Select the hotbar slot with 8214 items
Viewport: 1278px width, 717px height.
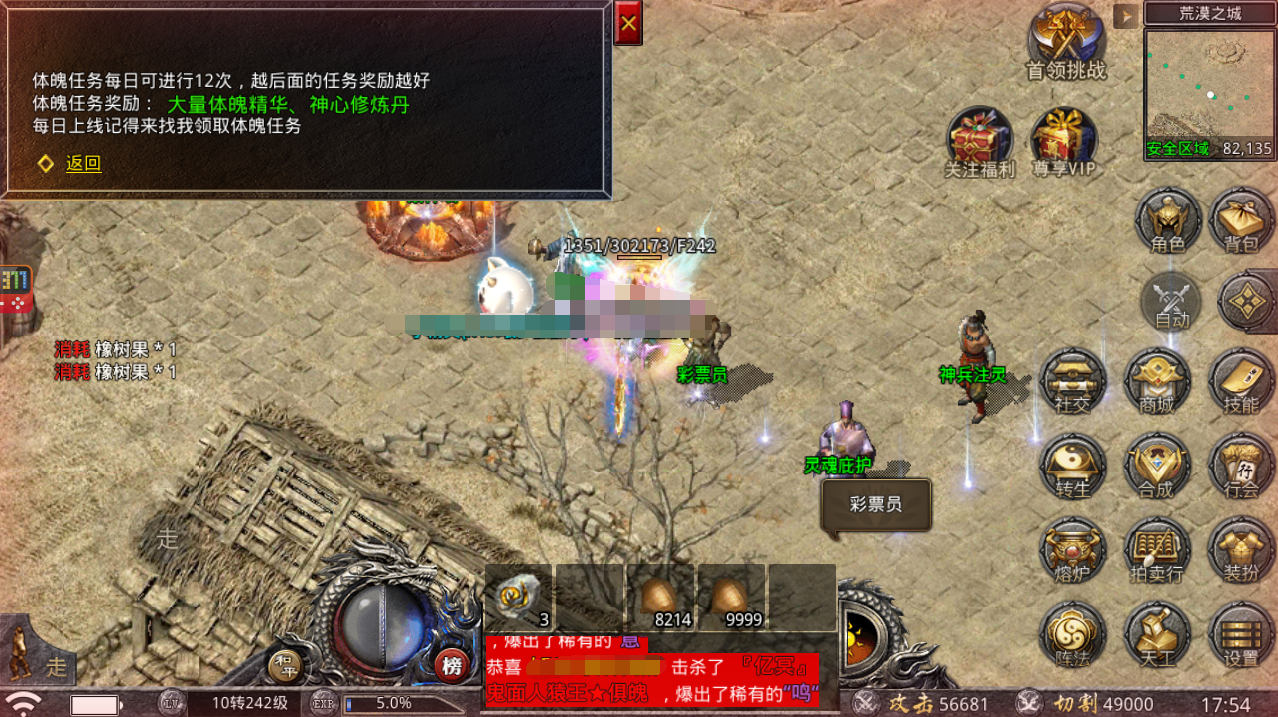(x=660, y=597)
